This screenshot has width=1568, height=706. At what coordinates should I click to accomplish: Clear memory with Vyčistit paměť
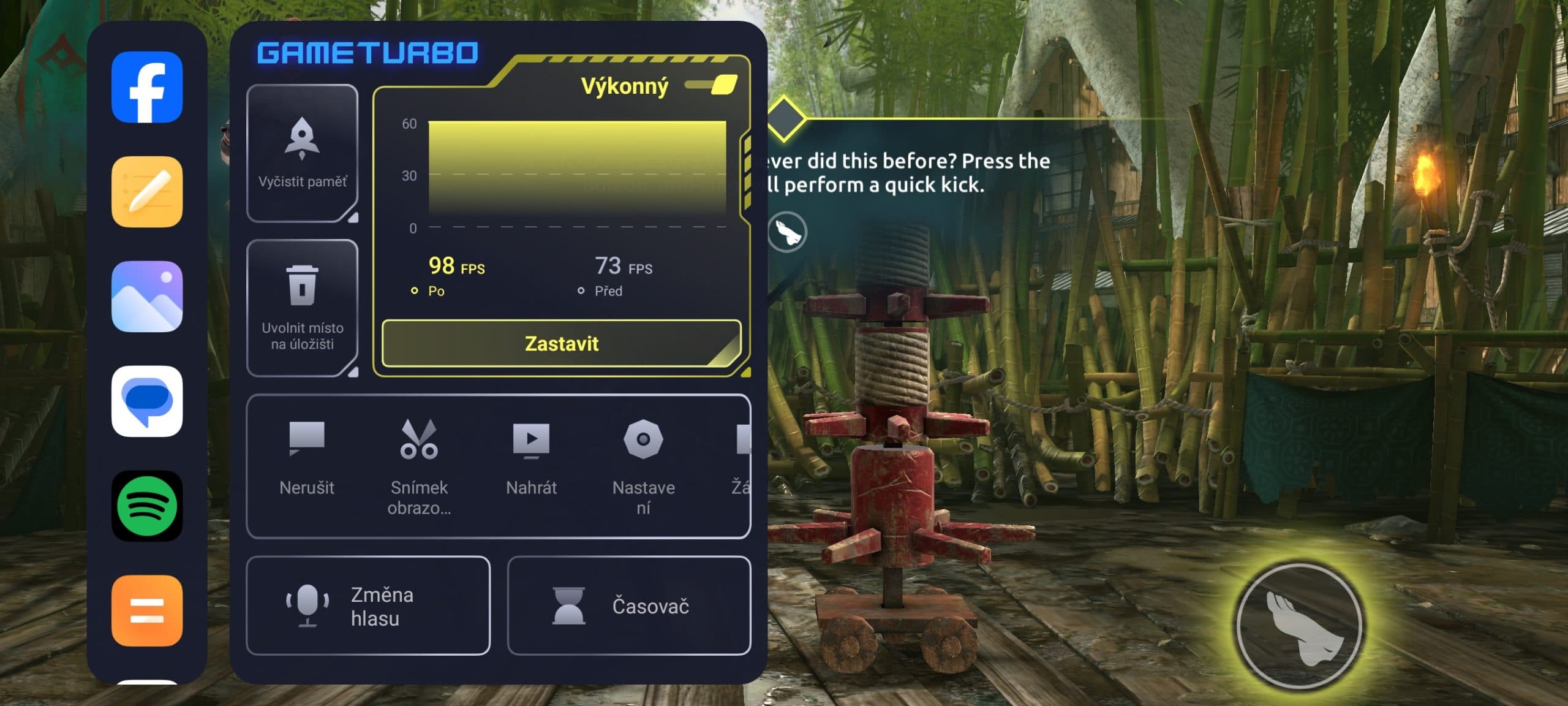302,153
